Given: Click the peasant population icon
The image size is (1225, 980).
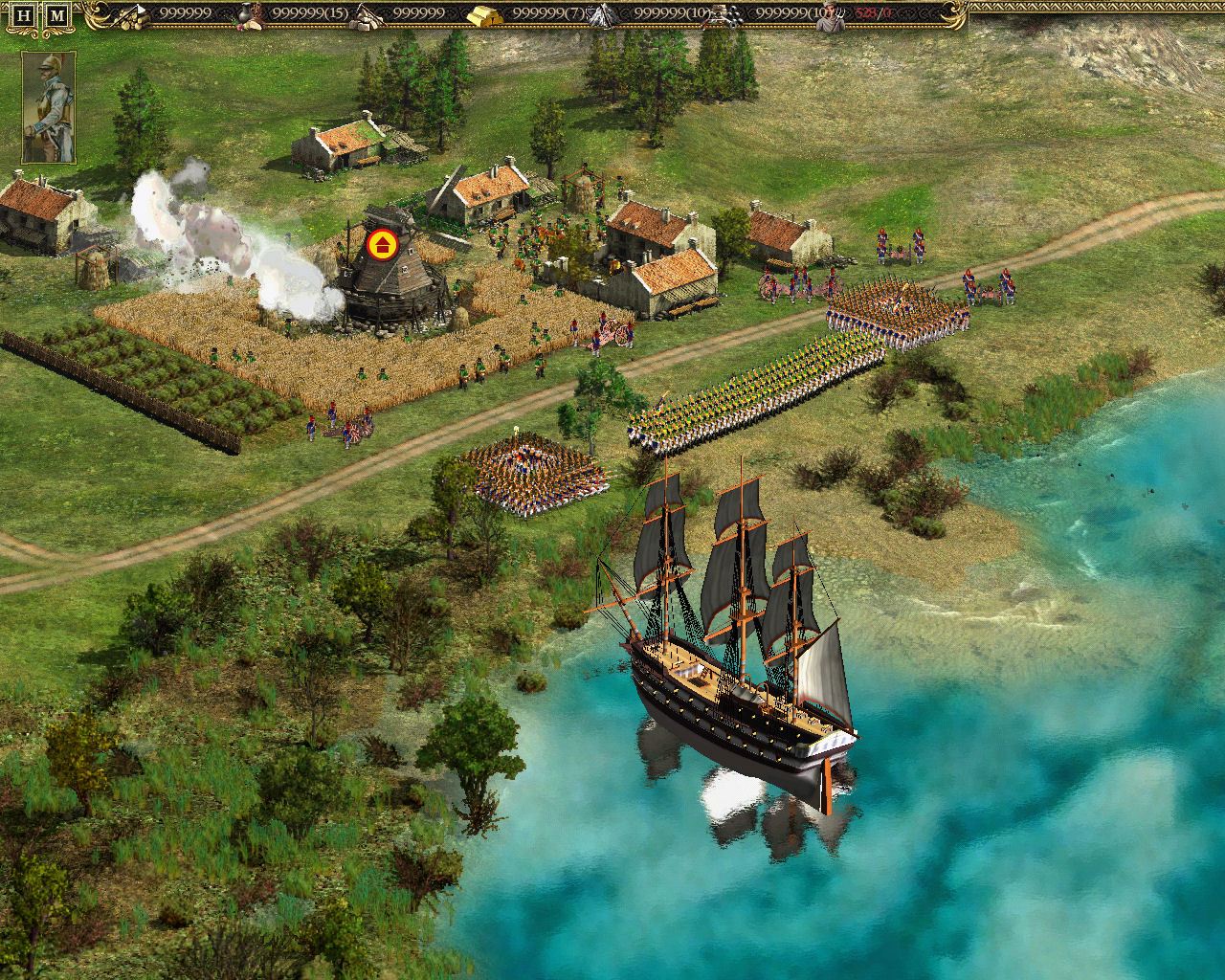Looking at the screenshot, I should [831, 13].
